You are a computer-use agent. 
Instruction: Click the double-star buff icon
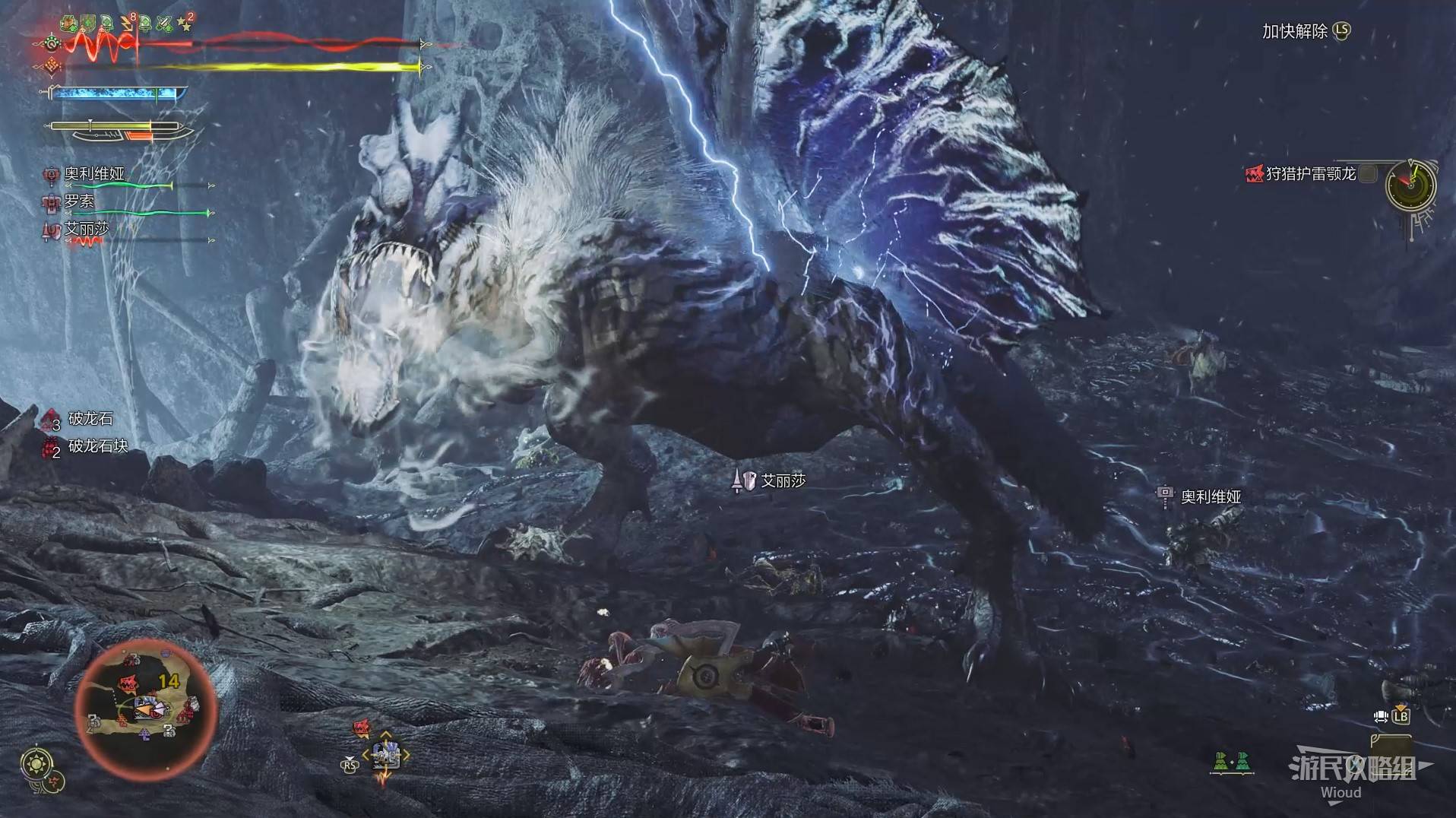coord(184,24)
